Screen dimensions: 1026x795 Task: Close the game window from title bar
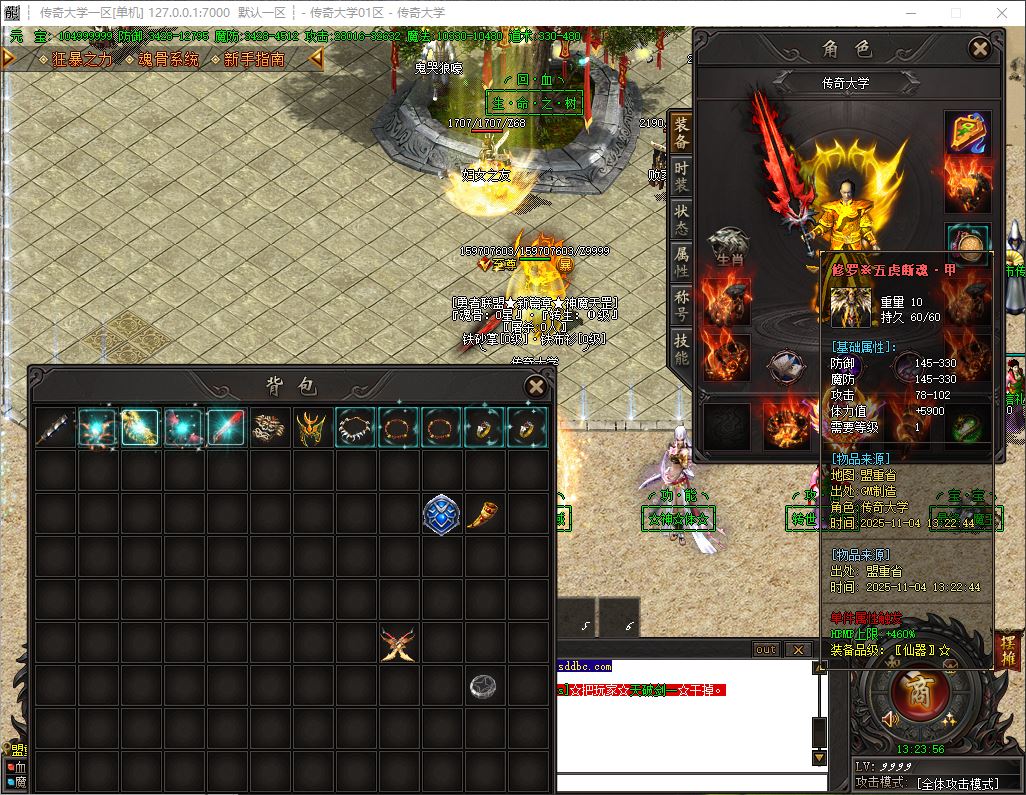[1003, 13]
